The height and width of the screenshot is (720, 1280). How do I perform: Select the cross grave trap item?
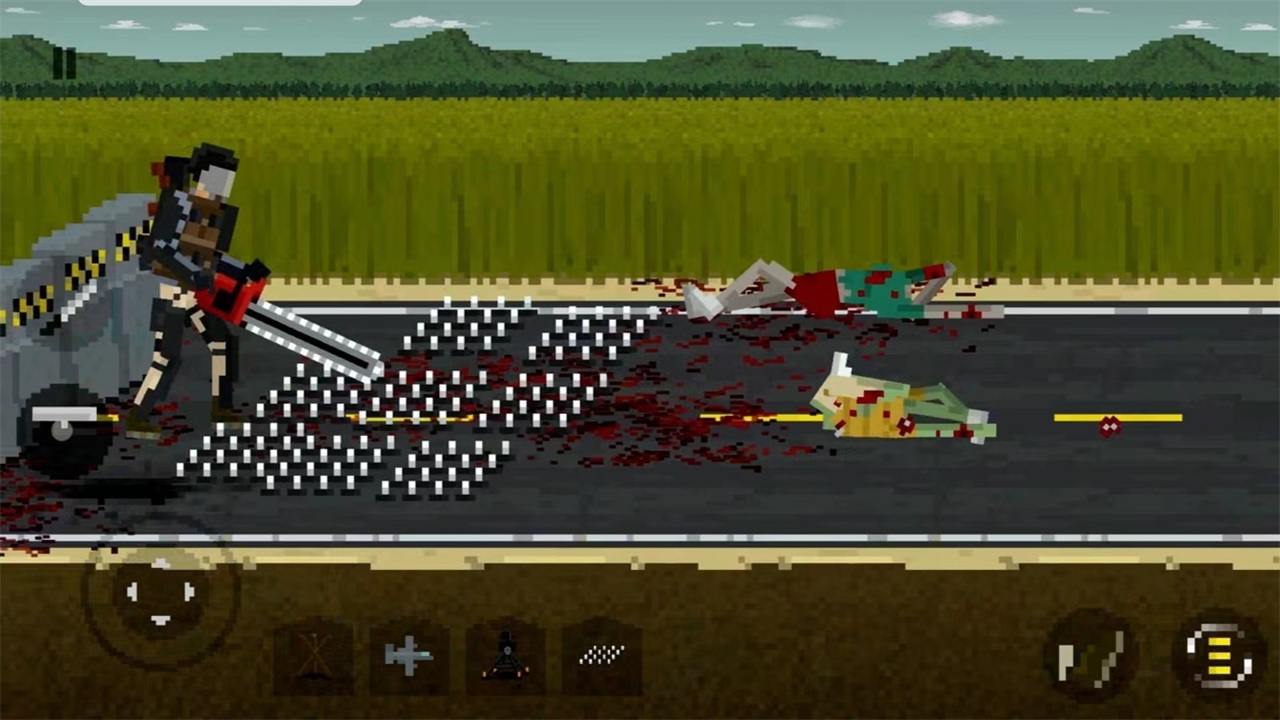[314, 654]
